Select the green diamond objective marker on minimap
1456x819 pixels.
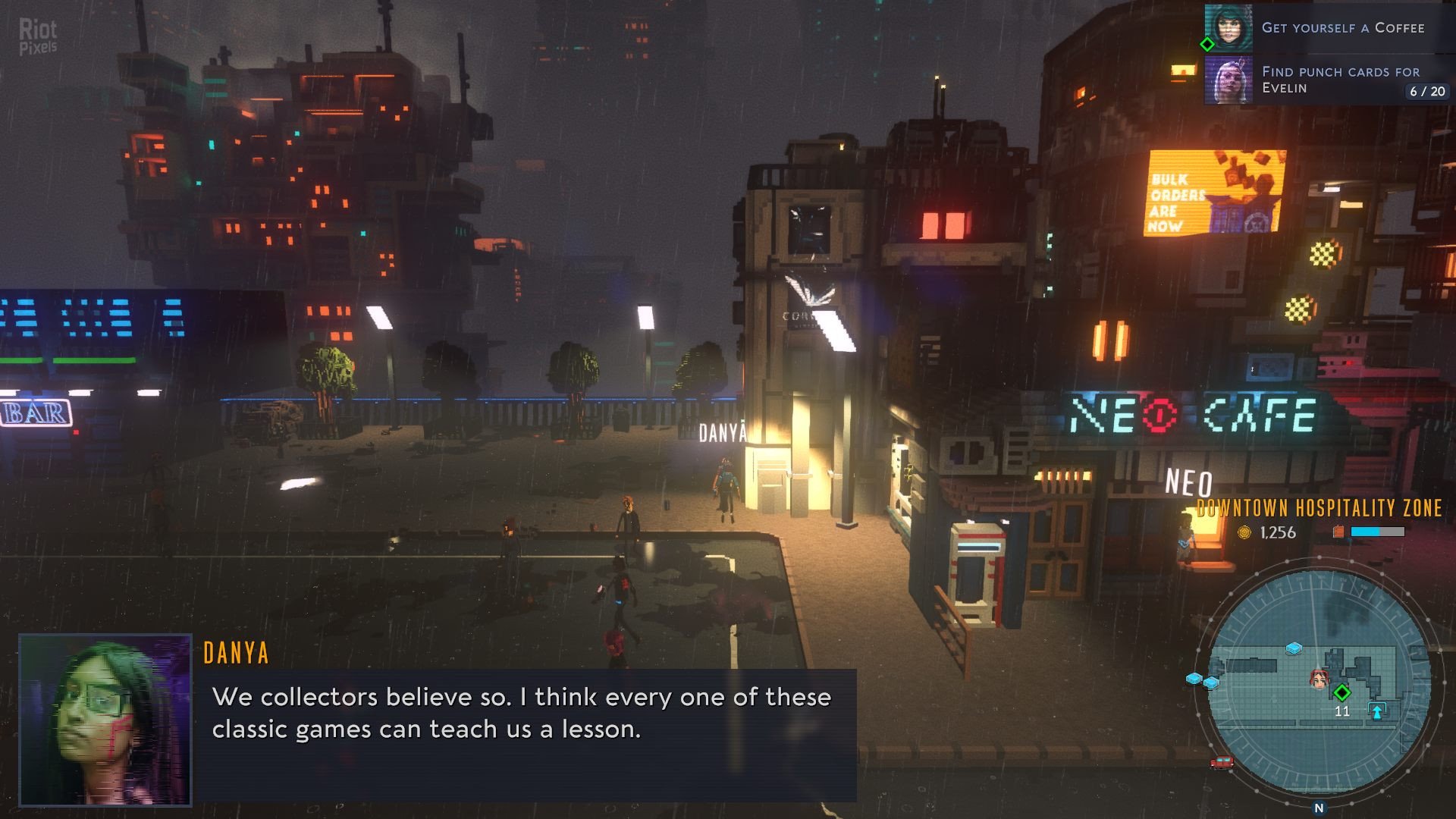click(1341, 692)
